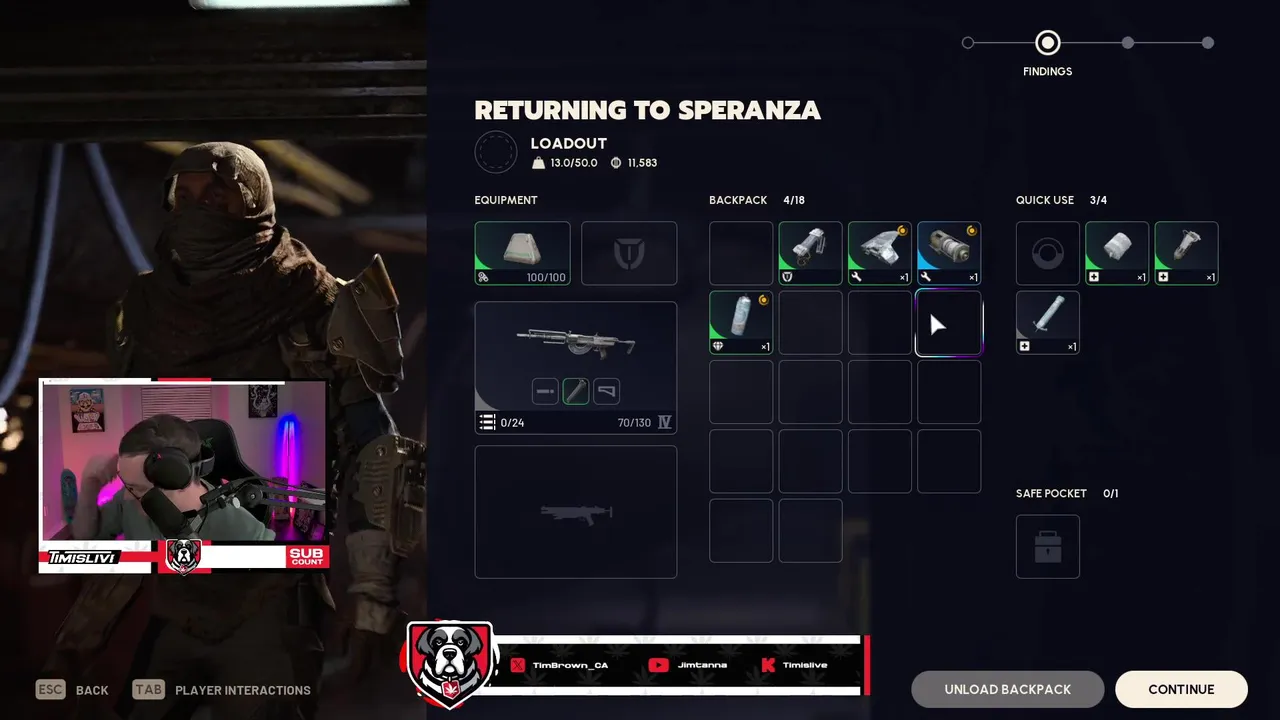1280x720 pixels.
Task: Select the equipped augment slot showing 100/100
Action: point(522,253)
